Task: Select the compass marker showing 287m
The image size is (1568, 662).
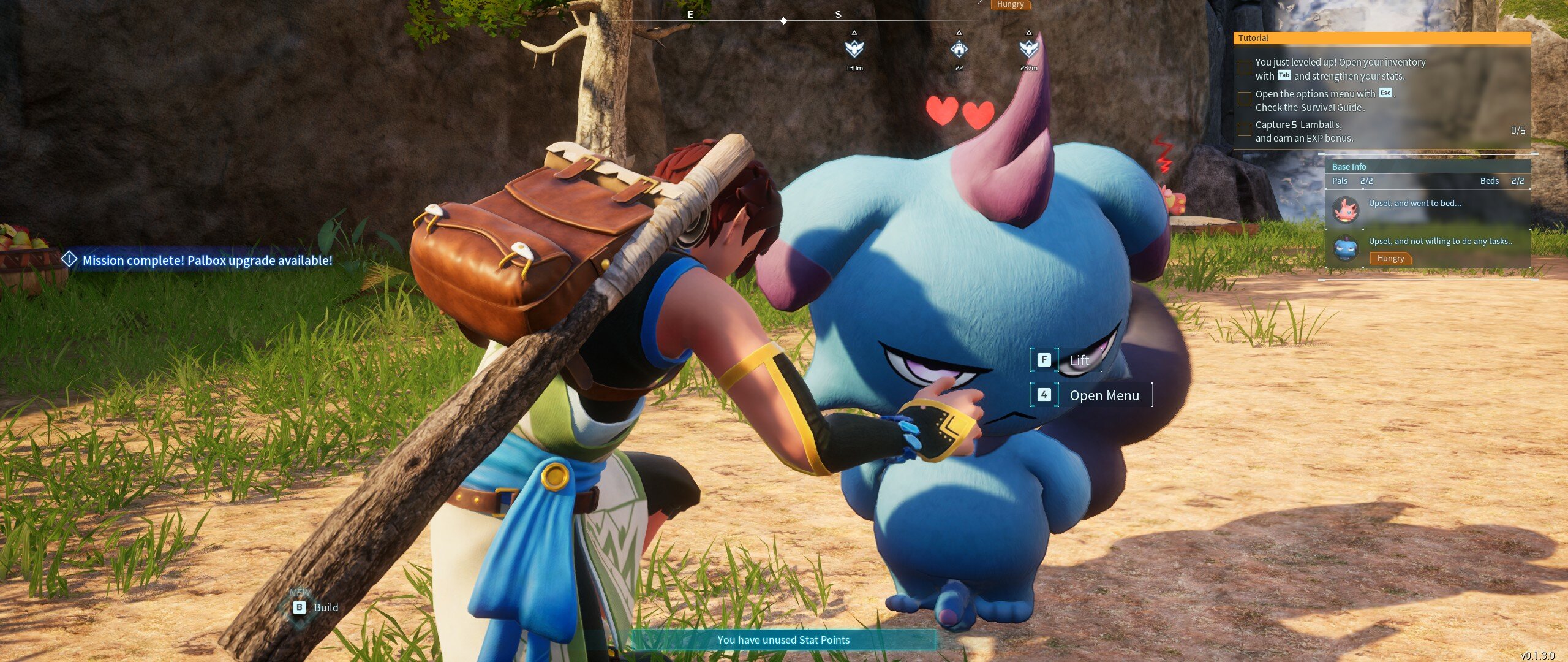Action: pyautogui.click(x=1028, y=48)
